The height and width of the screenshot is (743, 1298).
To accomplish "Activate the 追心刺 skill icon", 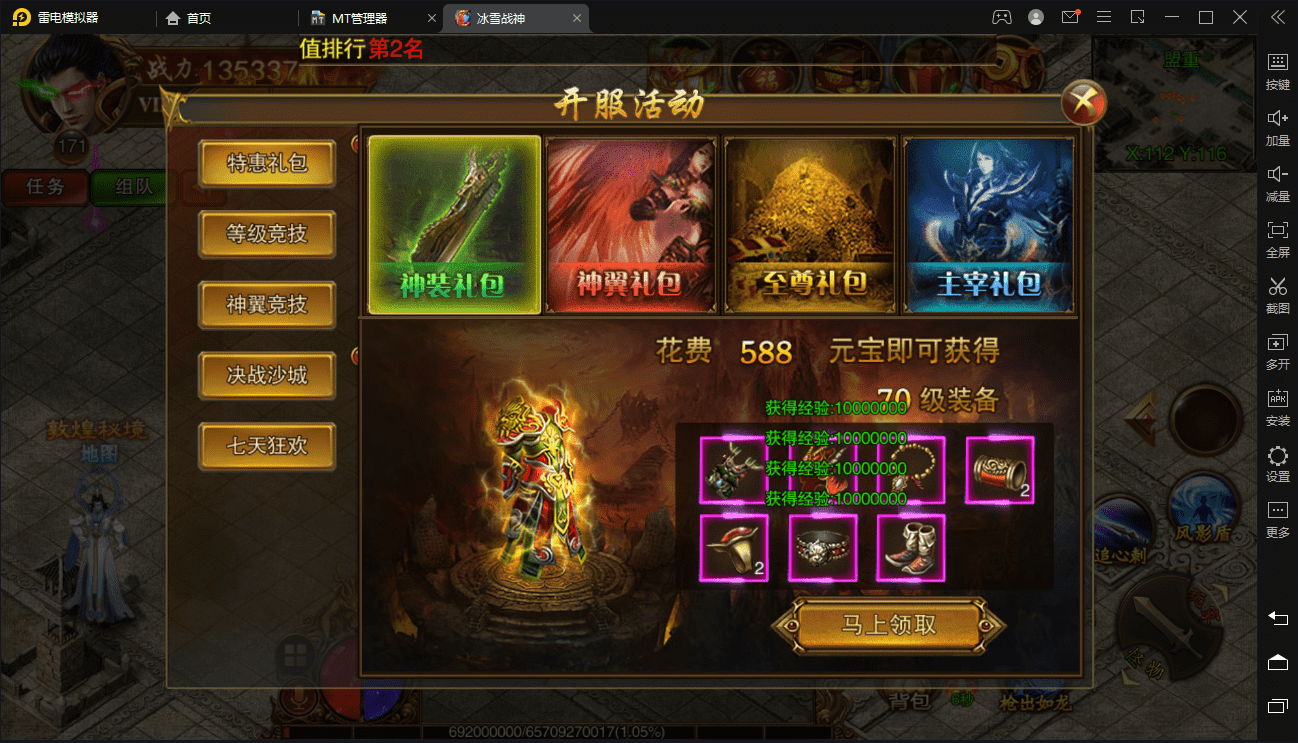I will point(1120,530).
